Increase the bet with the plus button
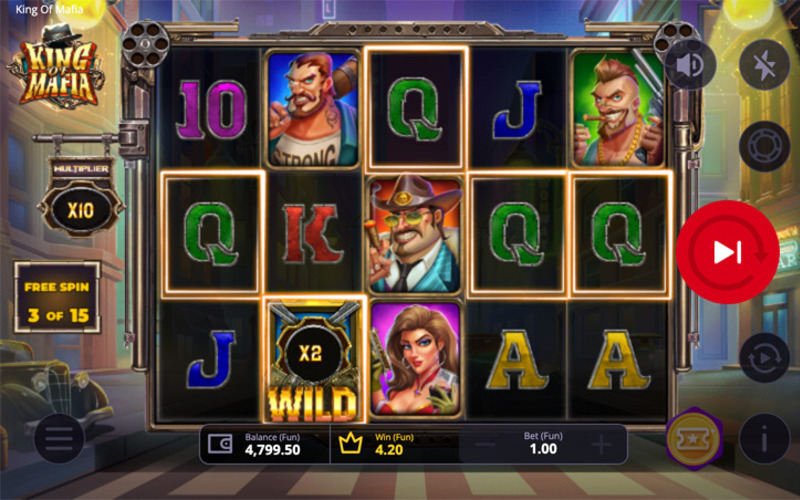This screenshot has width=800, height=500. 600,445
